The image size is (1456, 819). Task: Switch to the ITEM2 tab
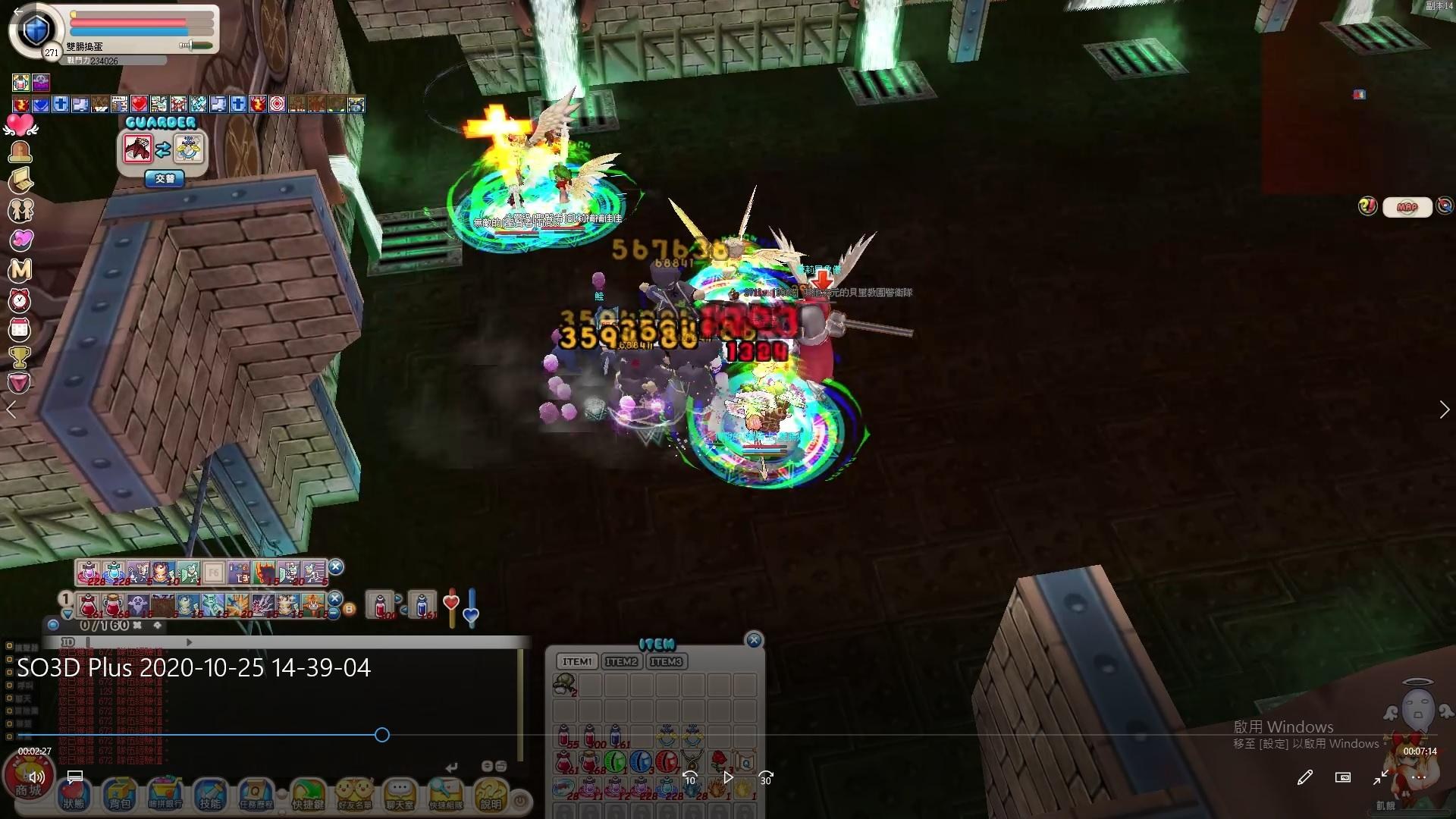621,662
